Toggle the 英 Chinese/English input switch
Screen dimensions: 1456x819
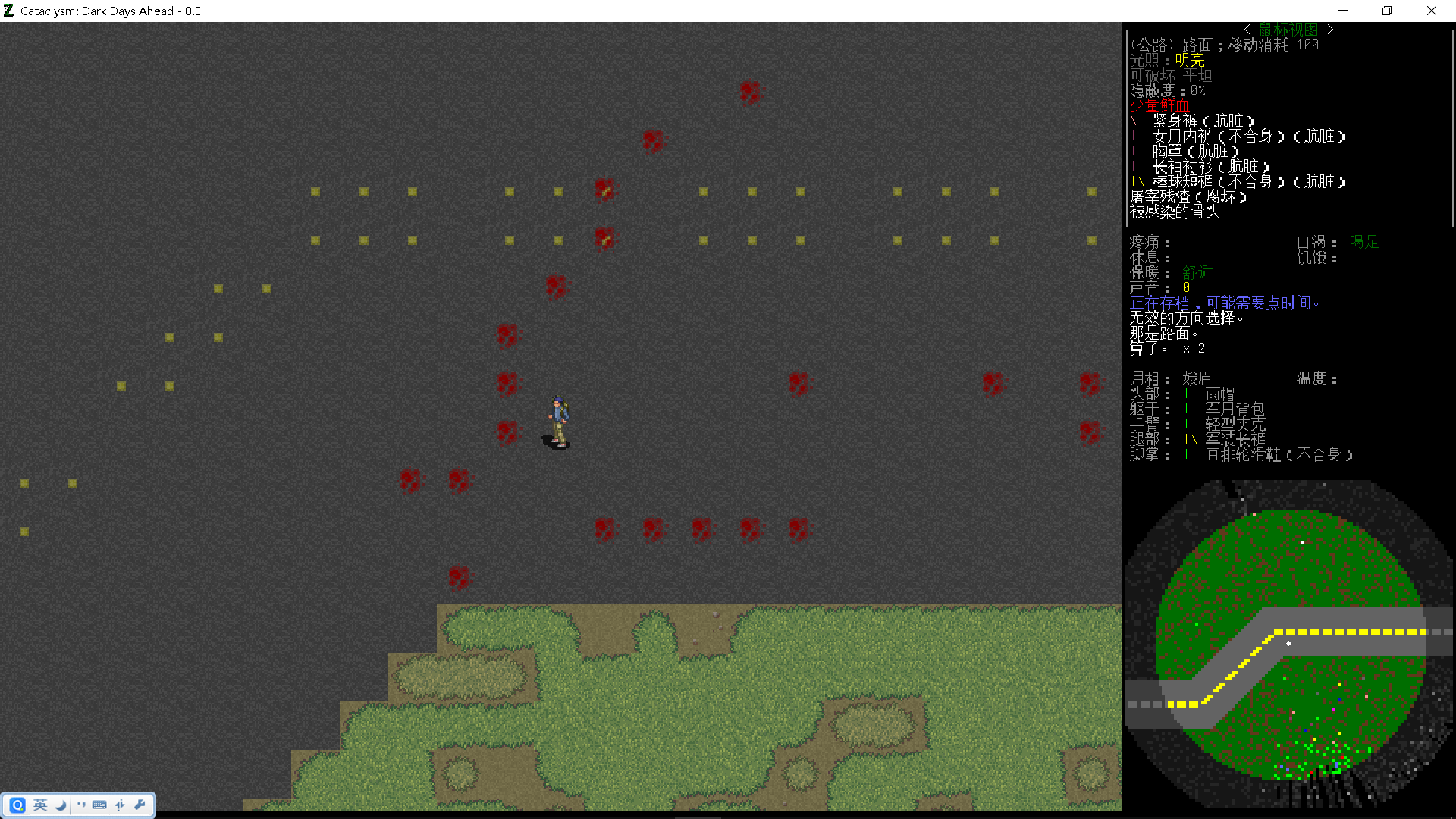[39, 805]
